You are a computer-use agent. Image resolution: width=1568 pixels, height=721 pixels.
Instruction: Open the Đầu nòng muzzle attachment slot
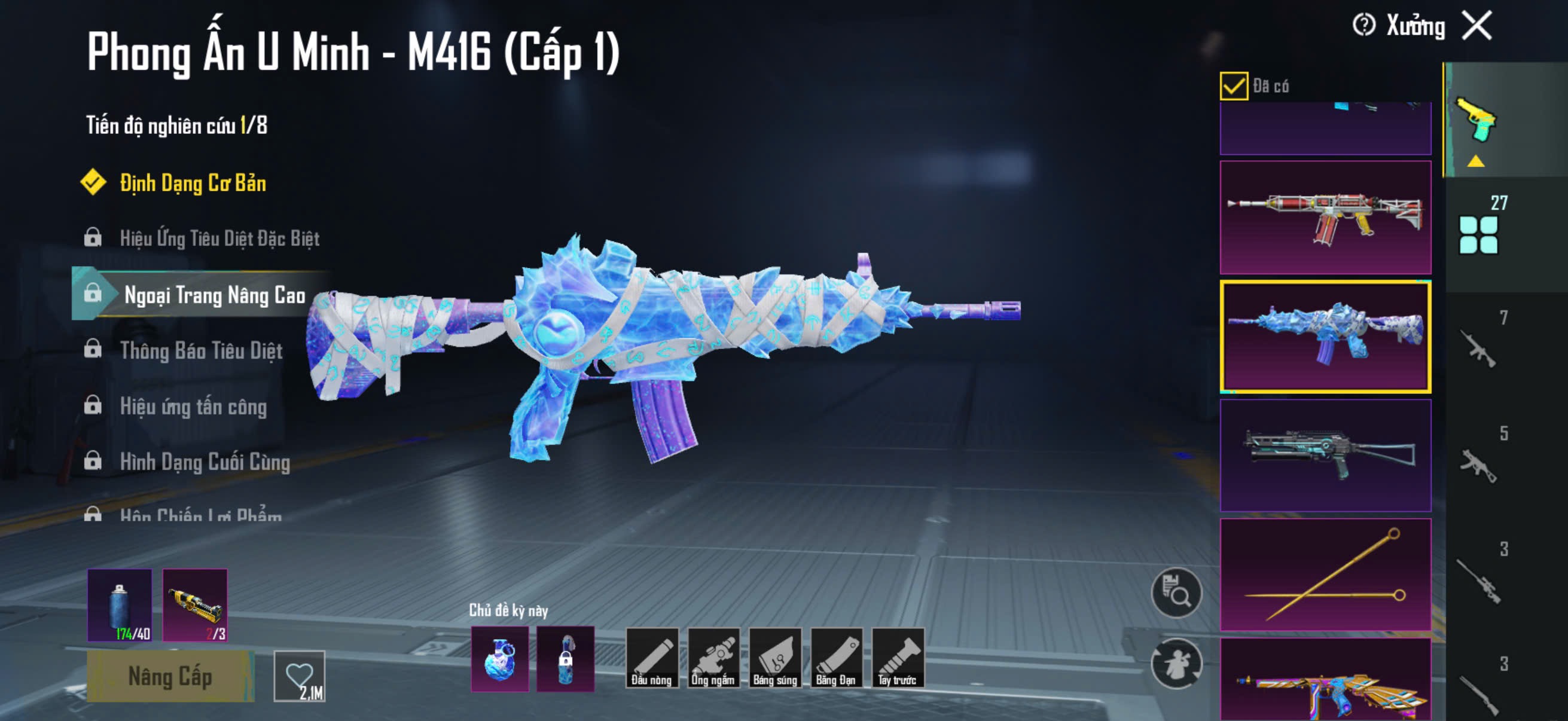(651, 658)
